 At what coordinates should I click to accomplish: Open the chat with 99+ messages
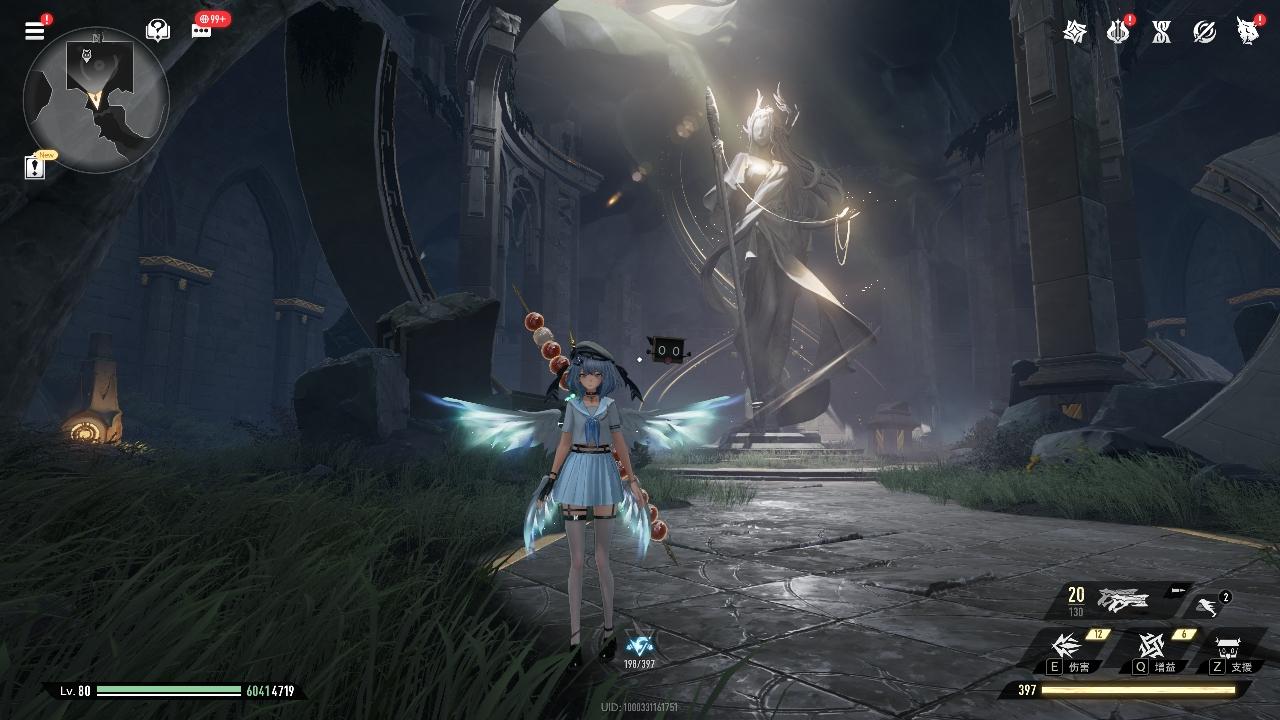(x=202, y=29)
